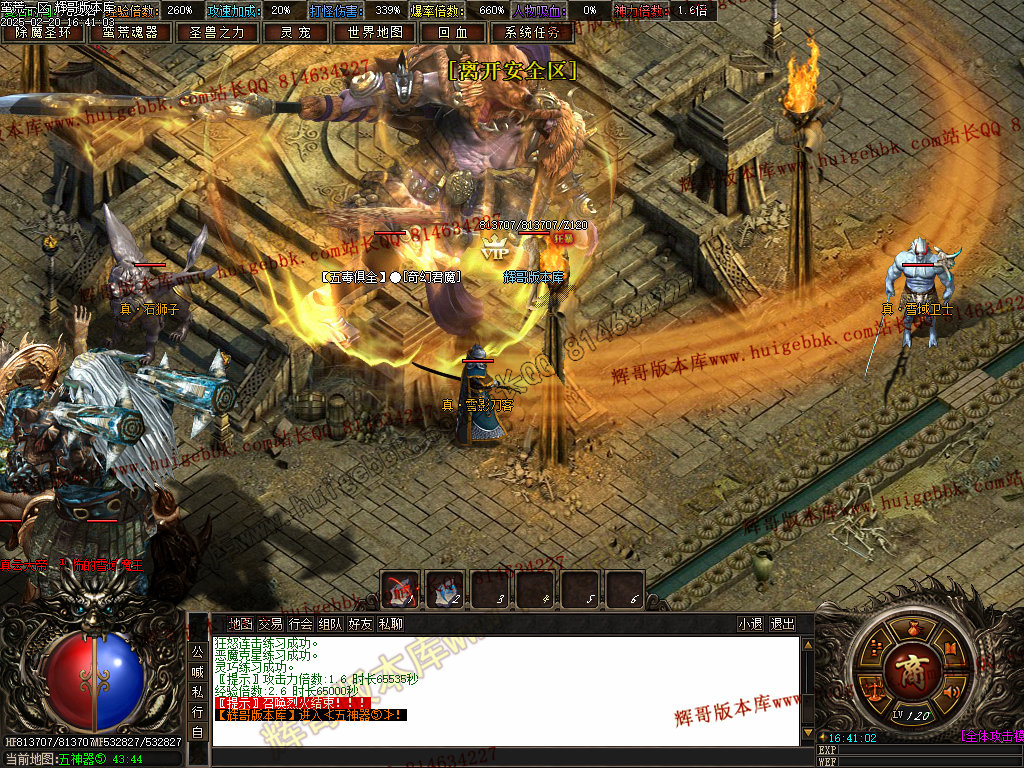Viewport: 1024px width, 768px height.
Task: Click the 退出 exit button
Action: click(783, 624)
